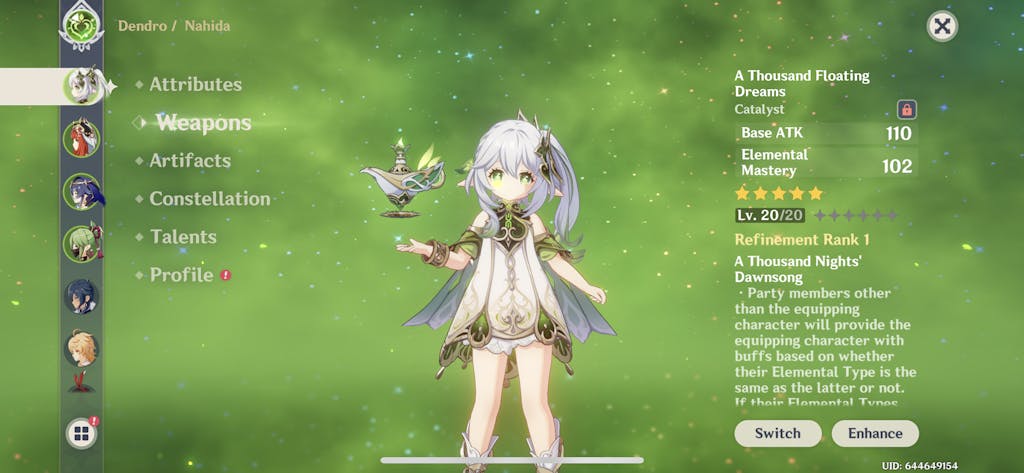1024x473 pixels.
Task: Open the Talents menu
Action: click(x=183, y=237)
